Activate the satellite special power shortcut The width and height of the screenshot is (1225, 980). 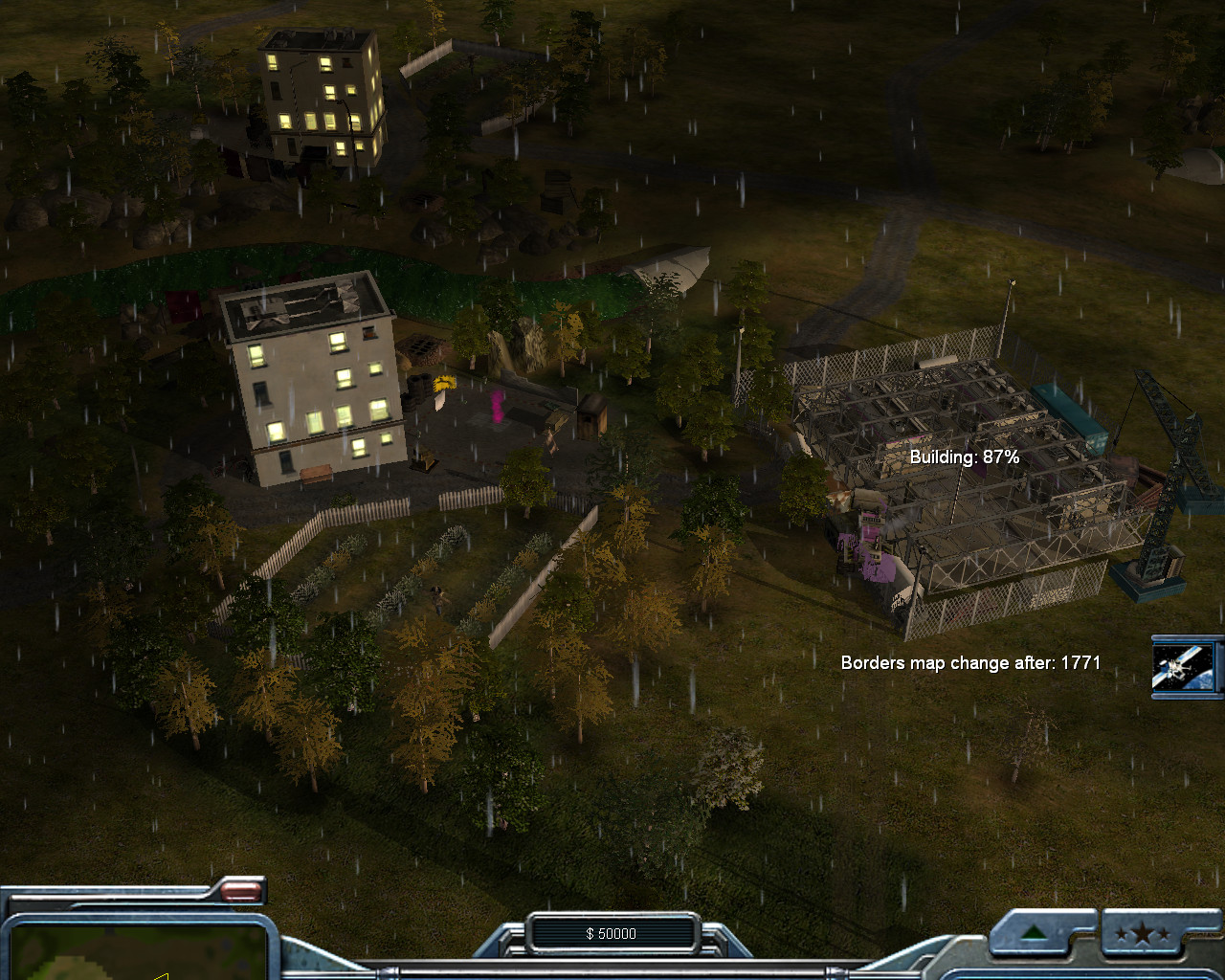point(1186,665)
